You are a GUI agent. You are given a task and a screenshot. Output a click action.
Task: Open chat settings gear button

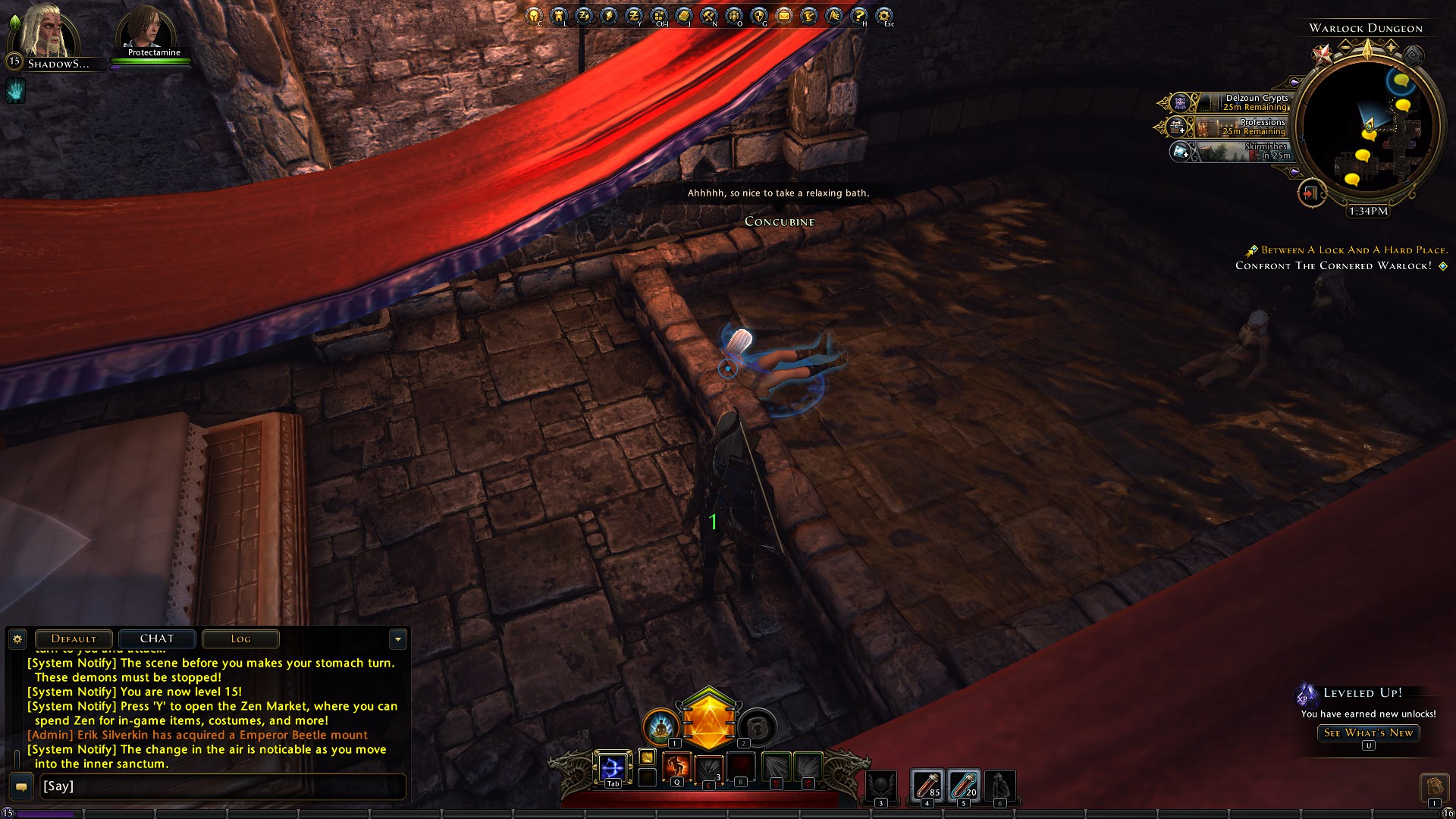(x=17, y=639)
